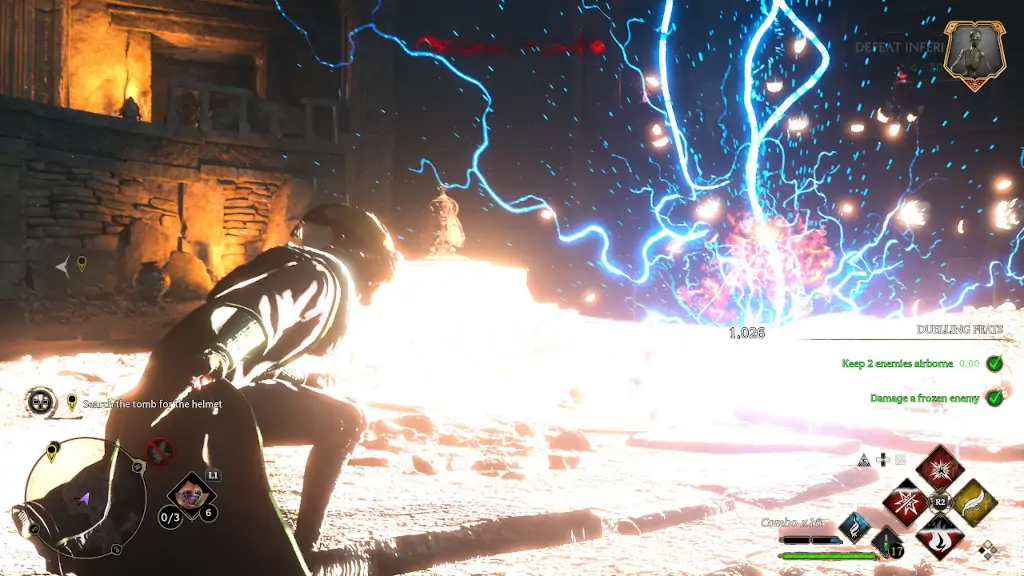Activate the red crossed-star spell diamond
1024x576 pixels.
click(x=905, y=501)
